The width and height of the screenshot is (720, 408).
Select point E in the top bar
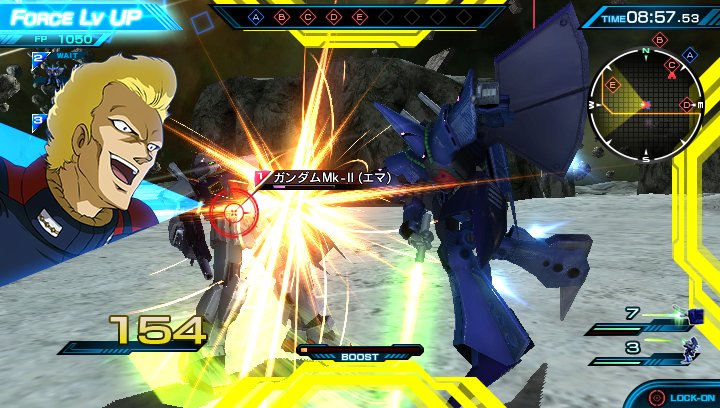coord(360,17)
